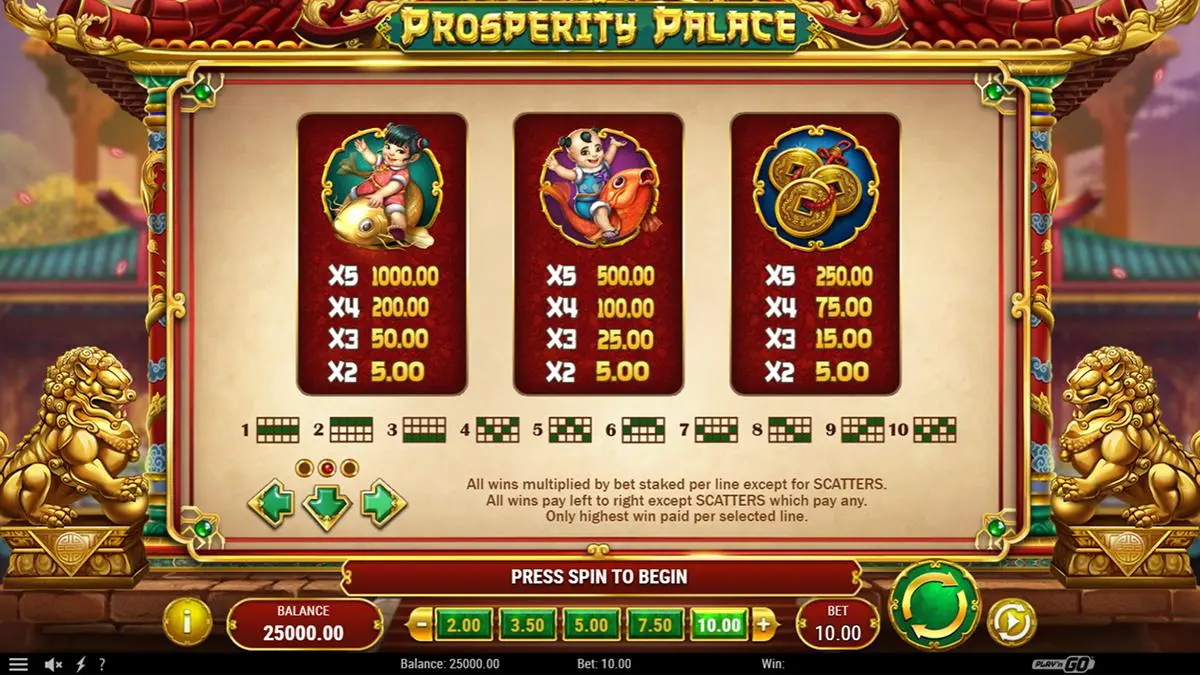Toggle fast play lightning bolt icon
1200x675 pixels.
pyautogui.click(x=81, y=664)
